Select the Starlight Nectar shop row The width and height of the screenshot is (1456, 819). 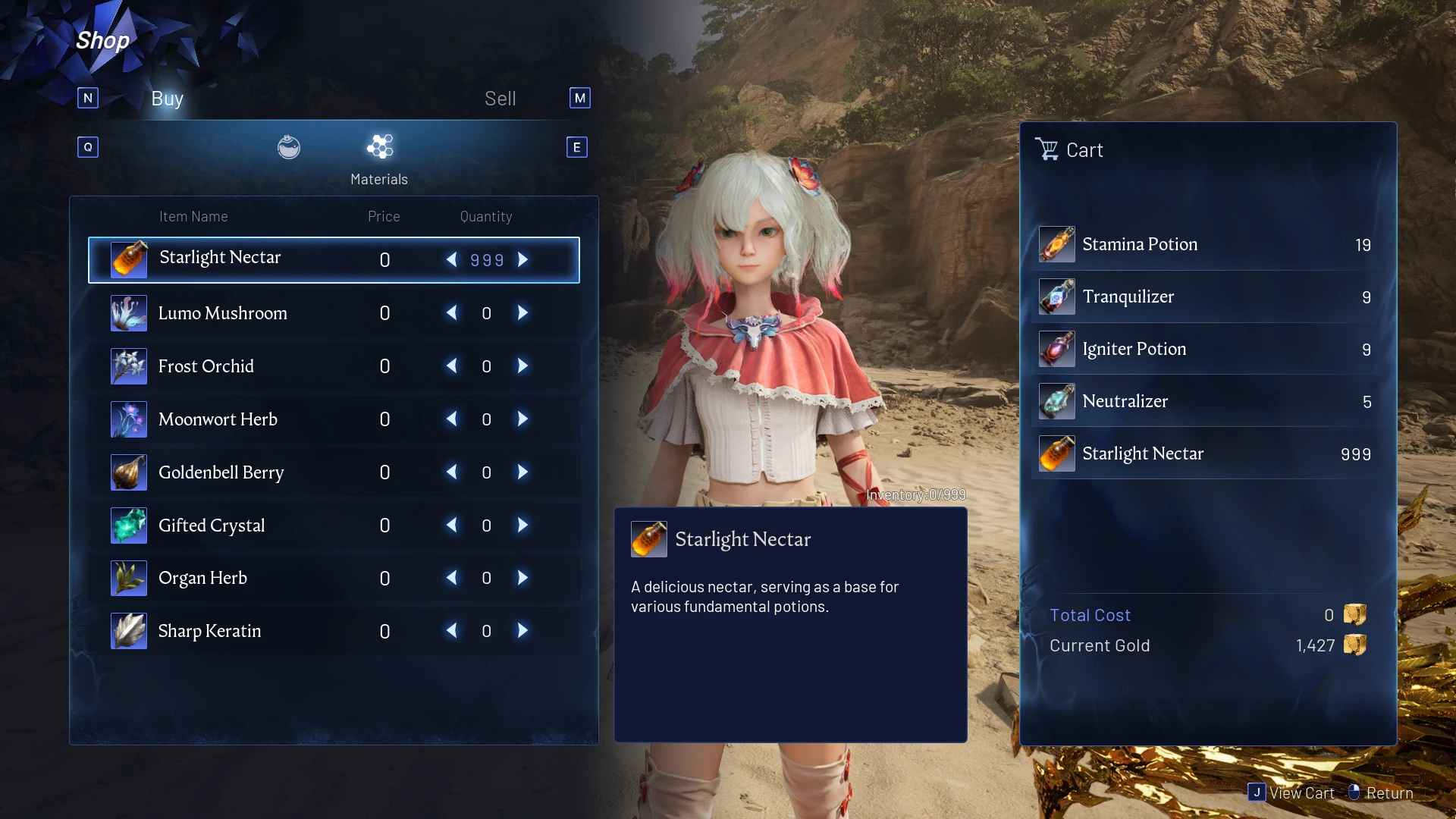tap(220, 259)
